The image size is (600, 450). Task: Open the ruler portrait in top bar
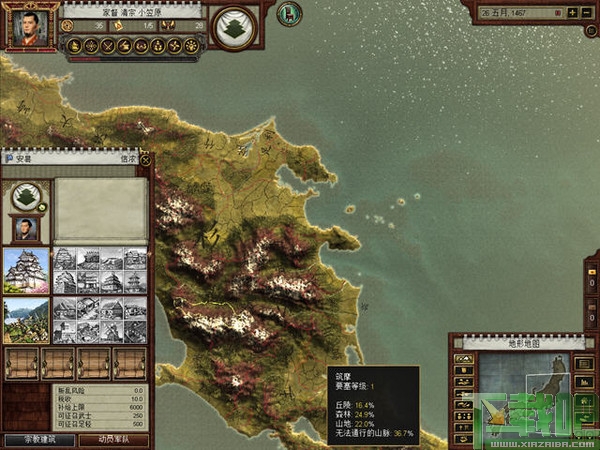pyautogui.click(x=29, y=27)
